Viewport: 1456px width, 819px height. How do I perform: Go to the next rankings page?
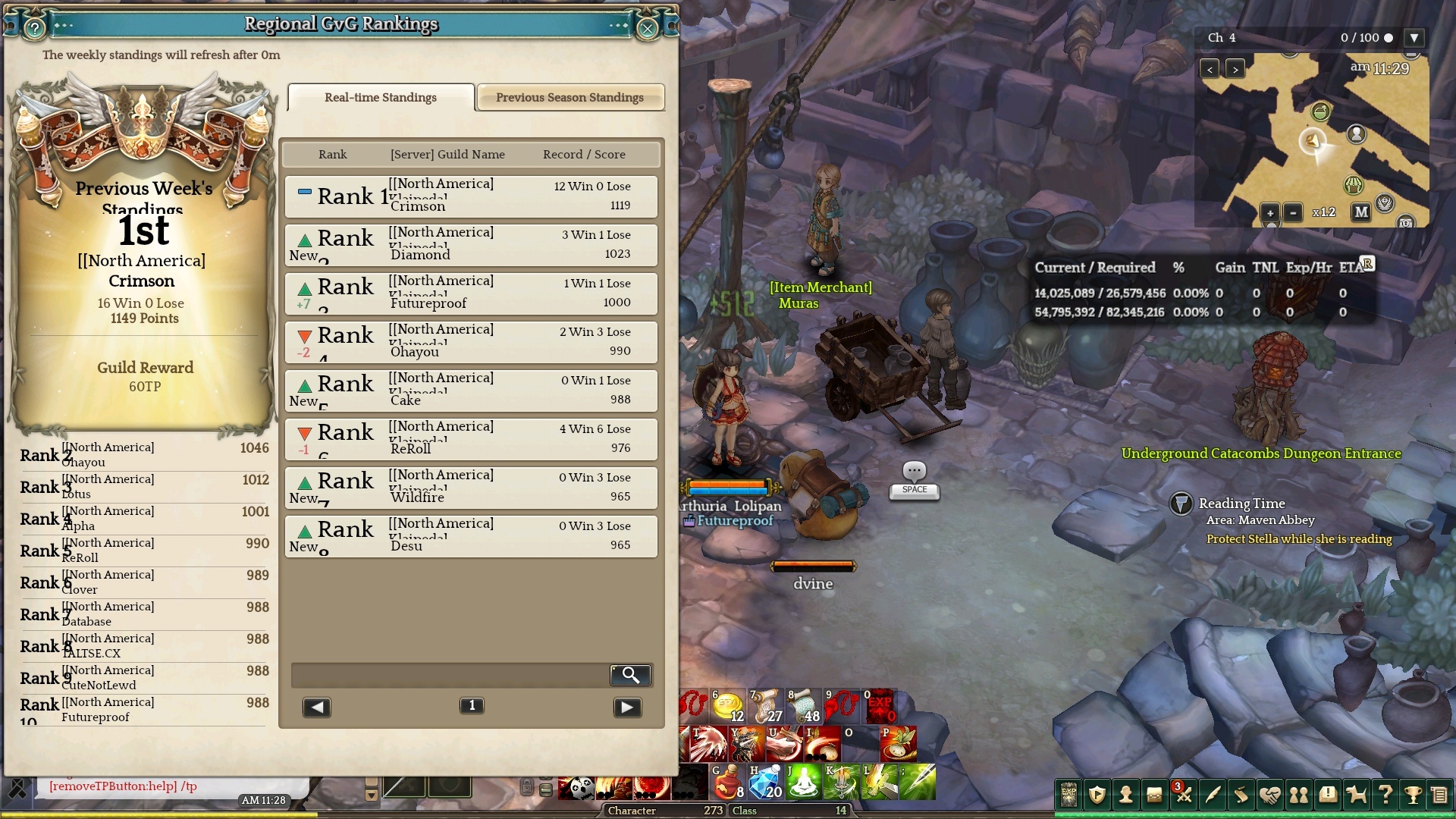(627, 708)
